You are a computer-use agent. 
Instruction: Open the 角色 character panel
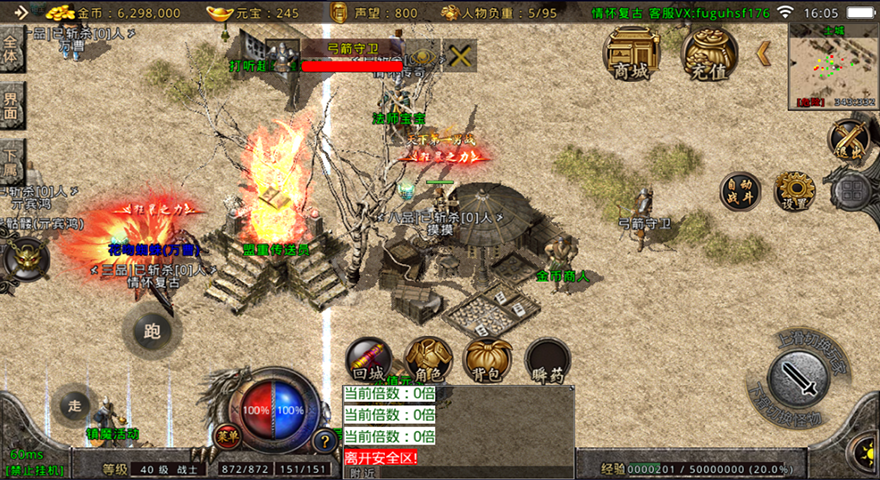[428, 360]
